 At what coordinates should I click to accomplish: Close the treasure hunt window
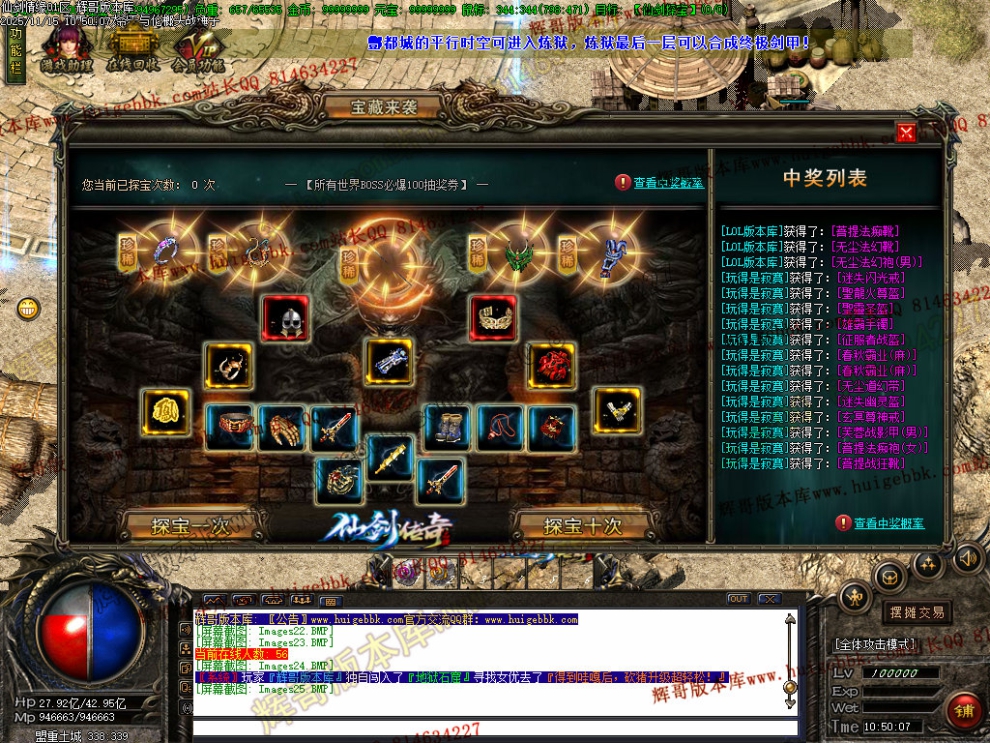coord(906,133)
